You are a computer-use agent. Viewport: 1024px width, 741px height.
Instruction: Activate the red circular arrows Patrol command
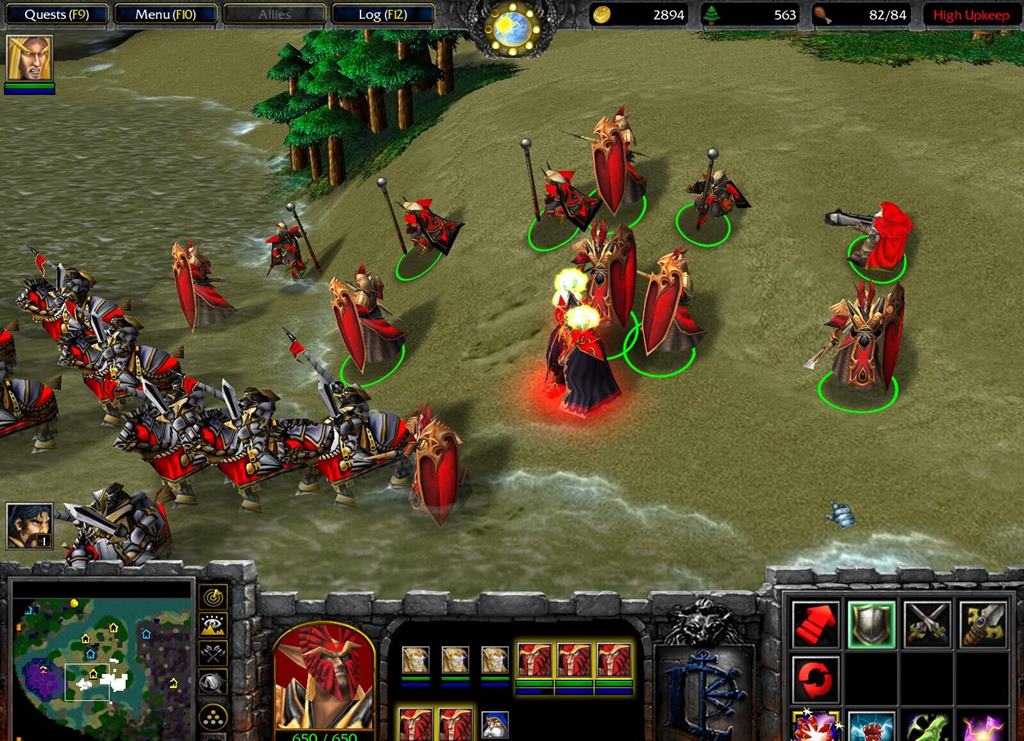point(816,680)
